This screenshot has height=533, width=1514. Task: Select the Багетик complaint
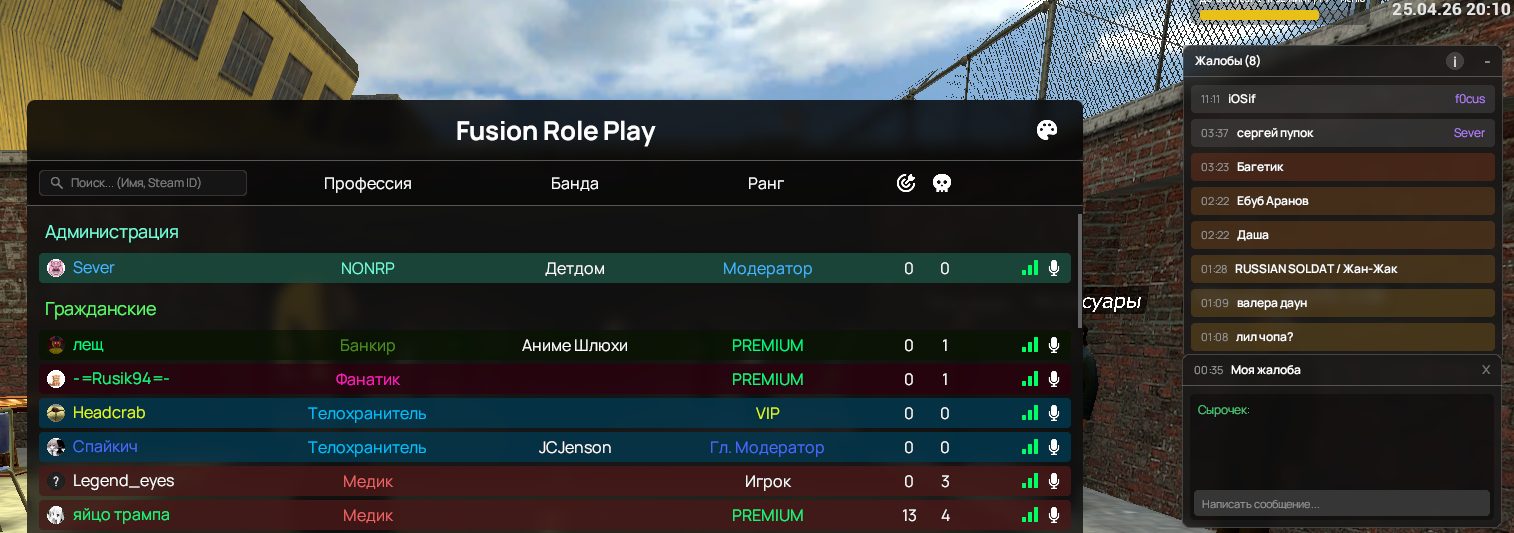click(x=1342, y=167)
